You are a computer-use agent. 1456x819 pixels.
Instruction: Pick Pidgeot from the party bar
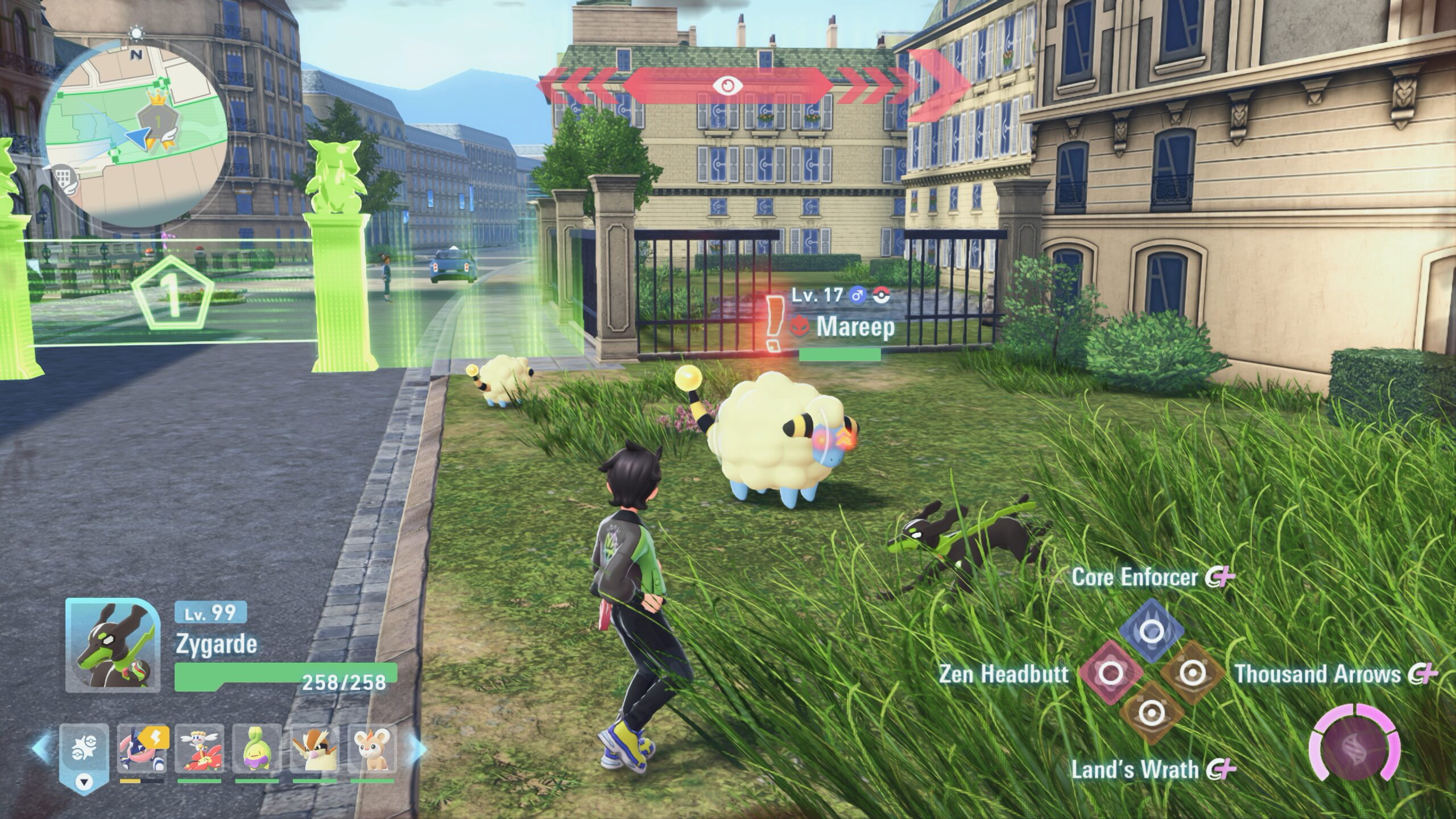pyautogui.click(x=314, y=748)
